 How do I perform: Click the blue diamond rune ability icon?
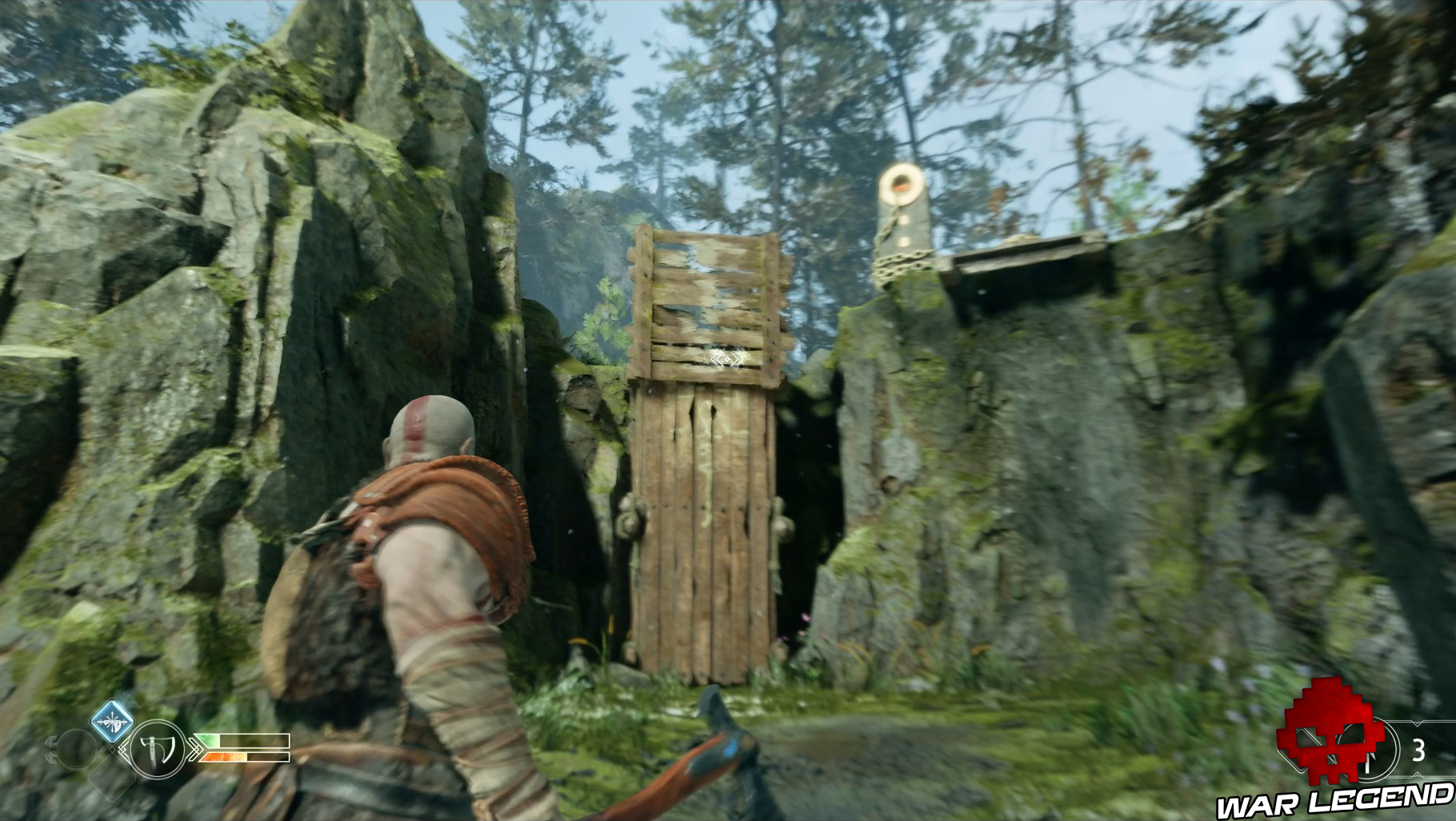click(112, 721)
